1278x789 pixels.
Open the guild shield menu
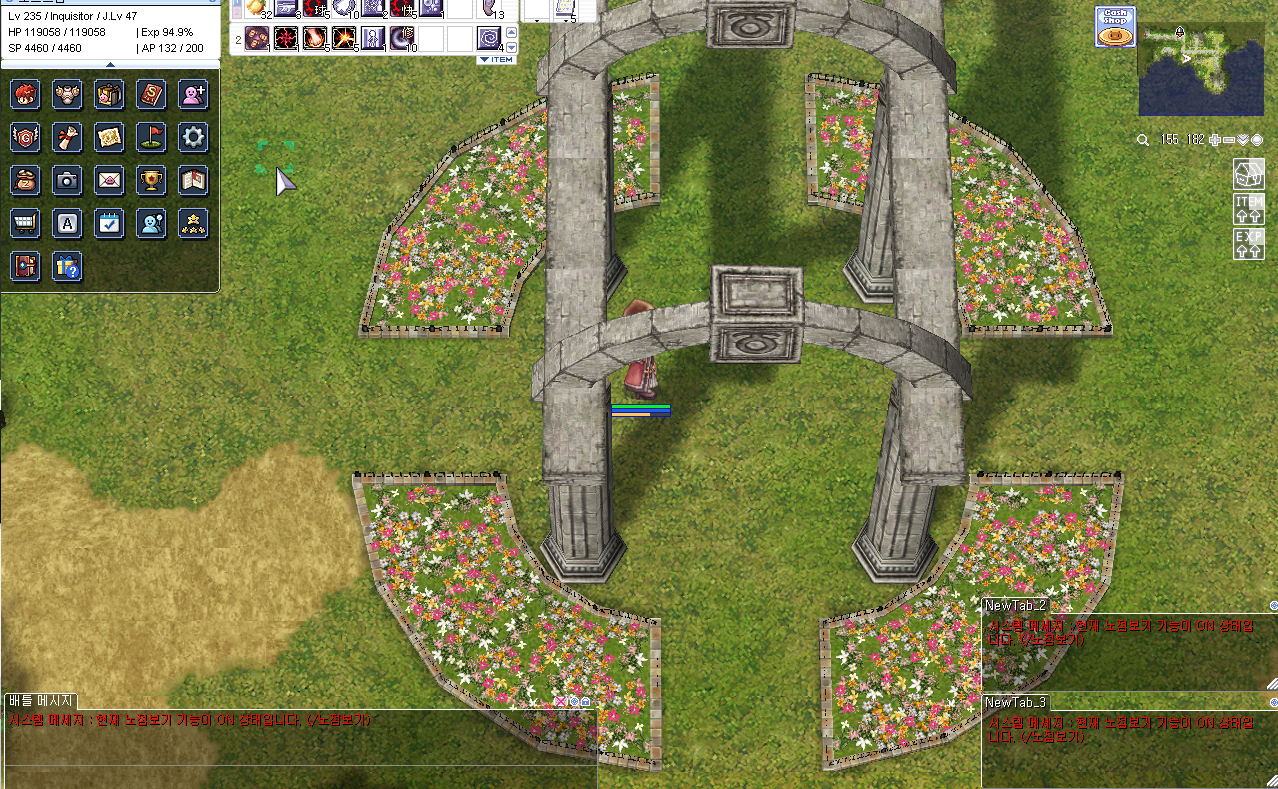[x=25, y=137]
